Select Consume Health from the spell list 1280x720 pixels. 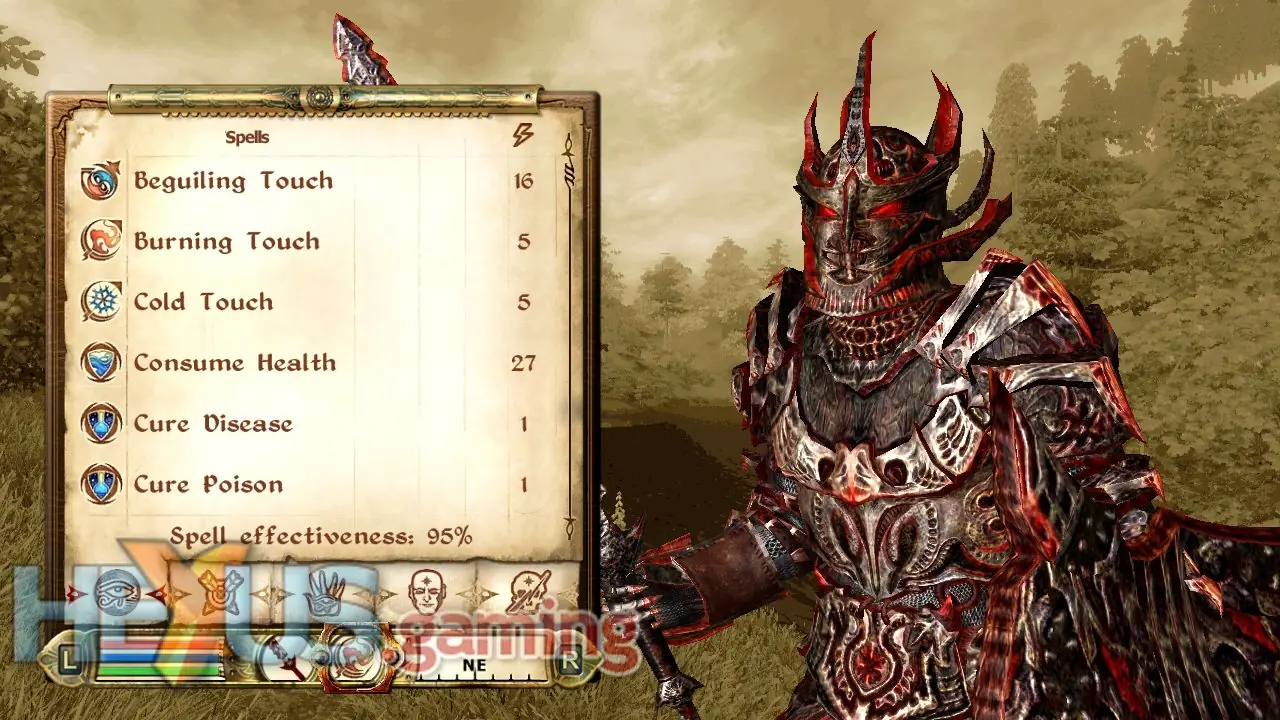(x=235, y=363)
